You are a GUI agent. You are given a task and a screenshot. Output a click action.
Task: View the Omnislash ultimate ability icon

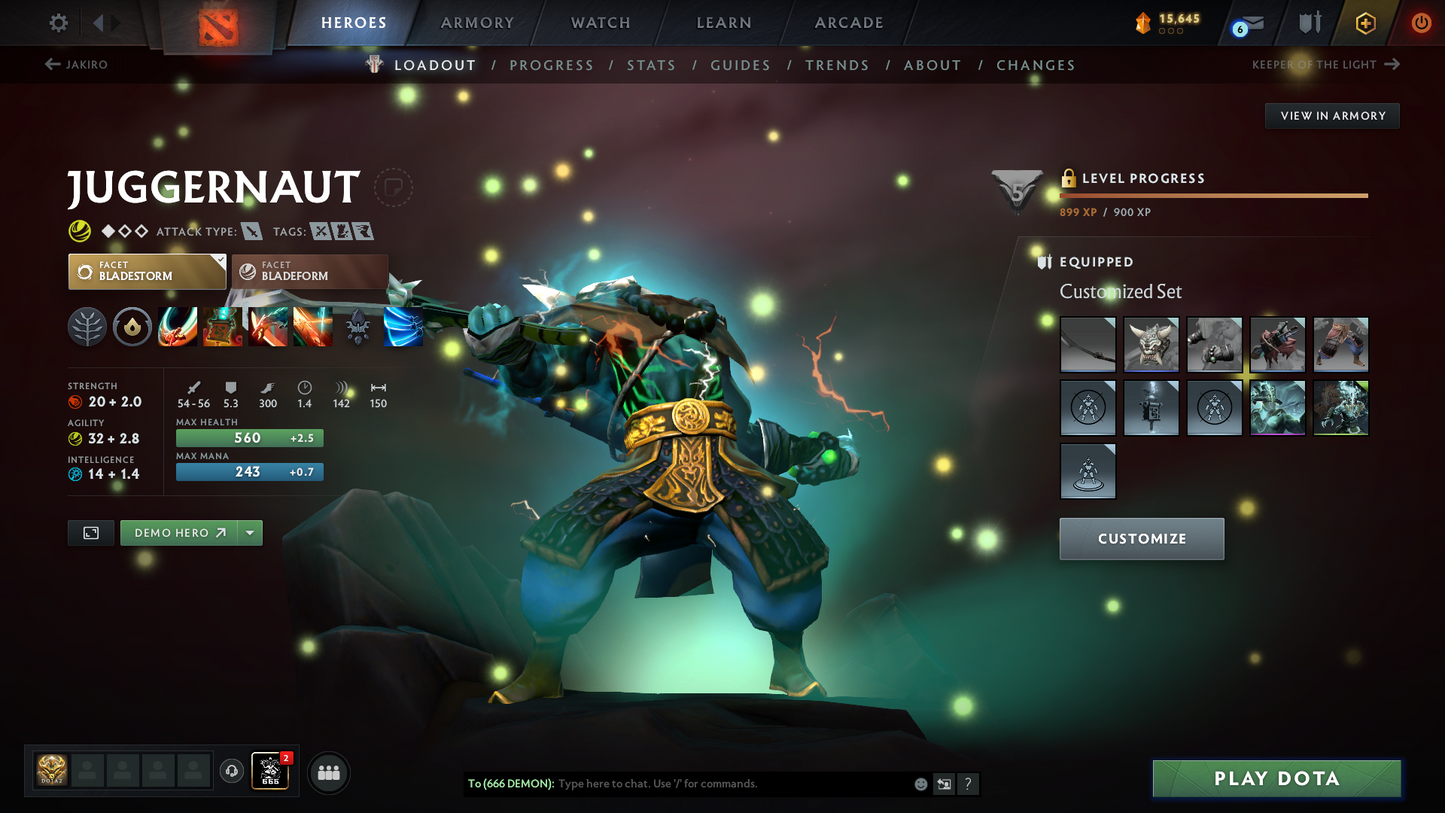click(x=312, y=326)
